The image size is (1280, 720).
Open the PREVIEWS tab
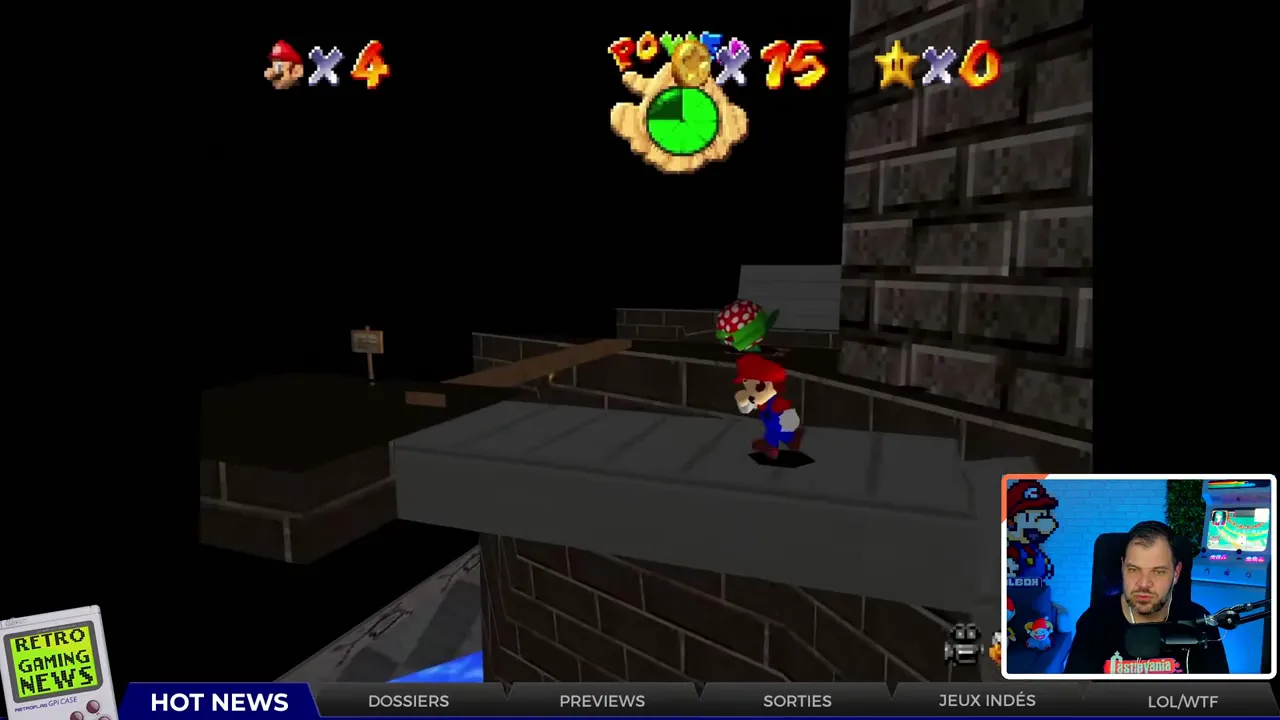602,701
